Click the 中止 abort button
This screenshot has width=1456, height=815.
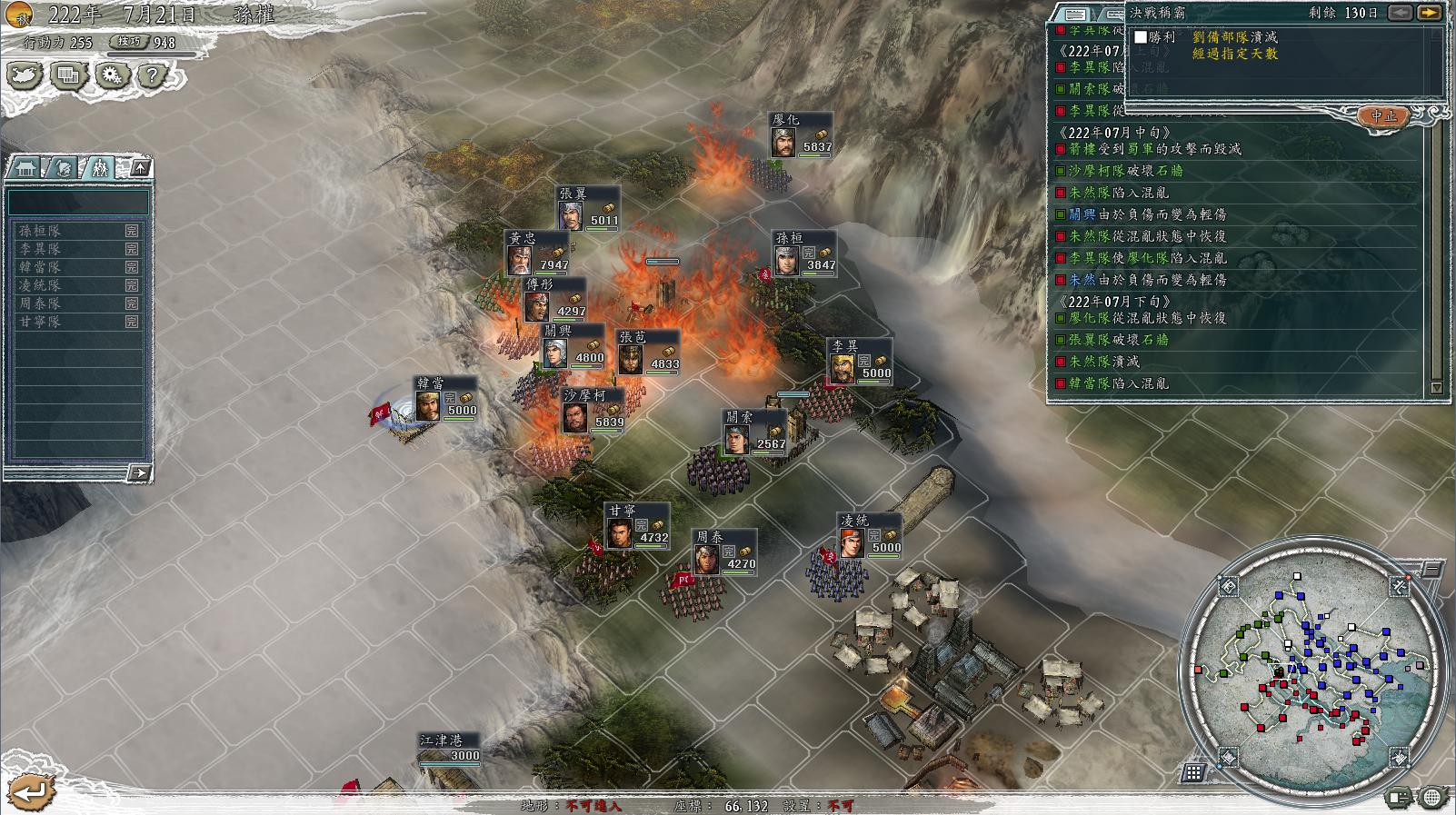click(x=1383, y=116)
